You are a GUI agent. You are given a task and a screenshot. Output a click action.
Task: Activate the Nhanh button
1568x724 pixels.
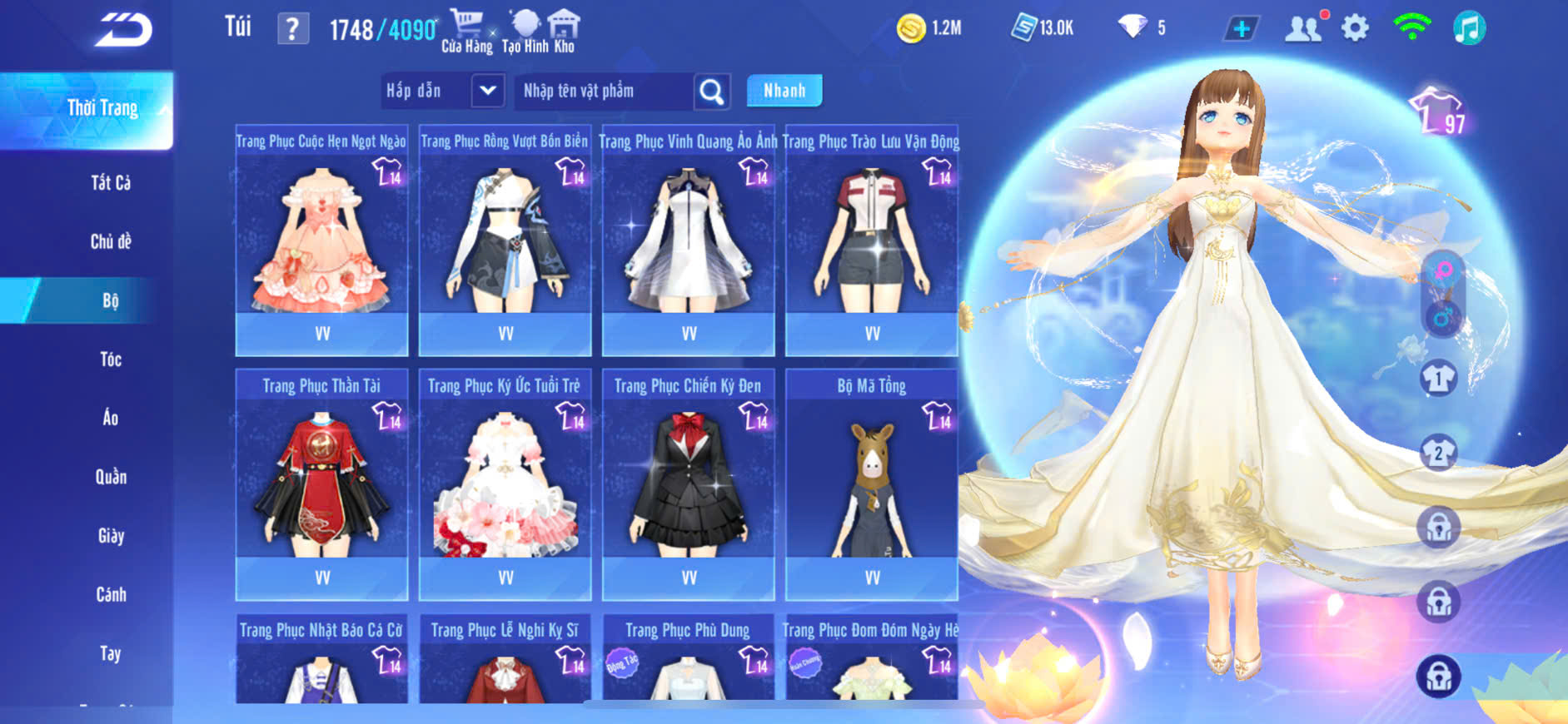coord(784,91)
